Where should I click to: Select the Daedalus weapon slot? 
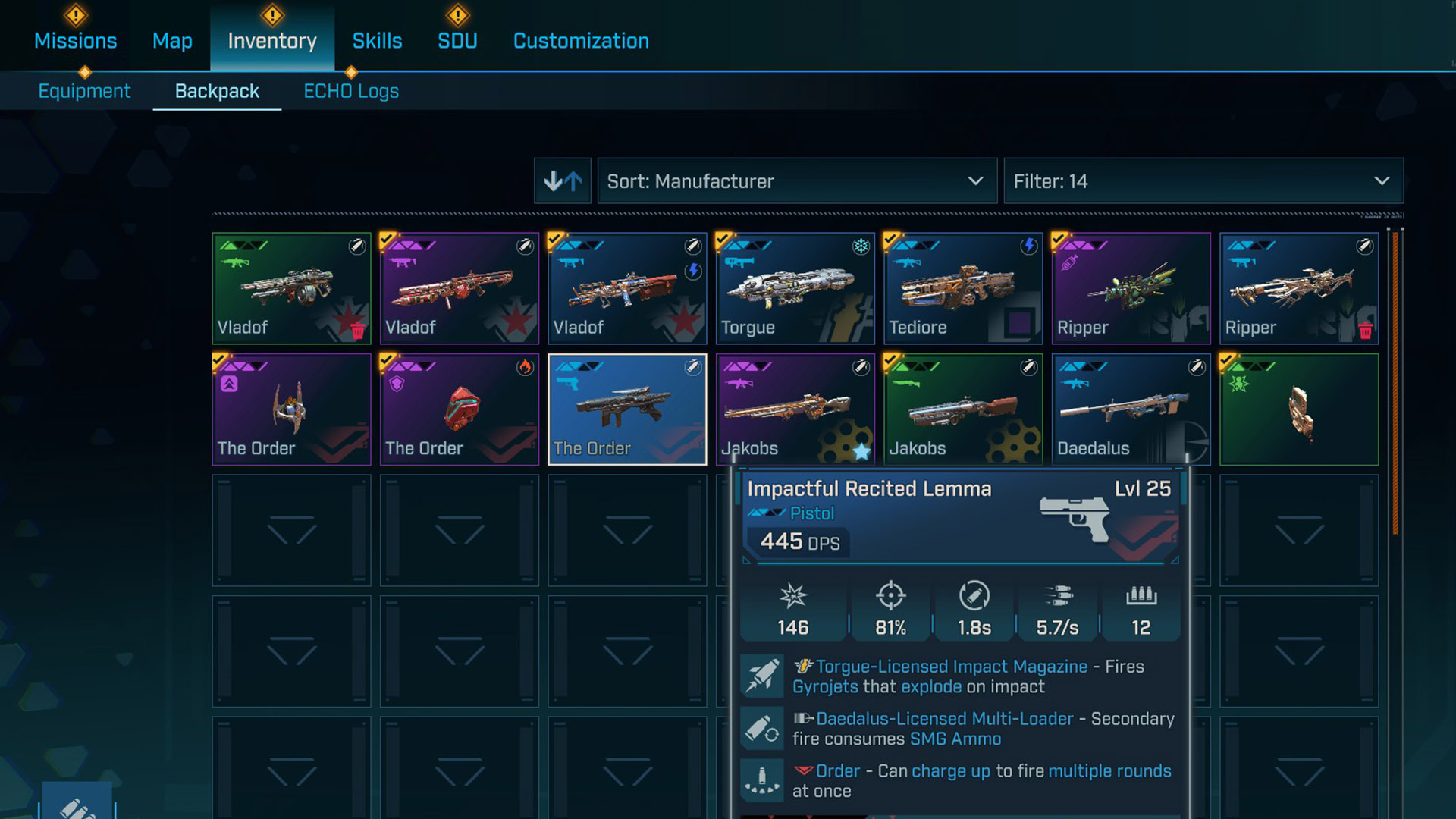click(x=1131, y=409)
